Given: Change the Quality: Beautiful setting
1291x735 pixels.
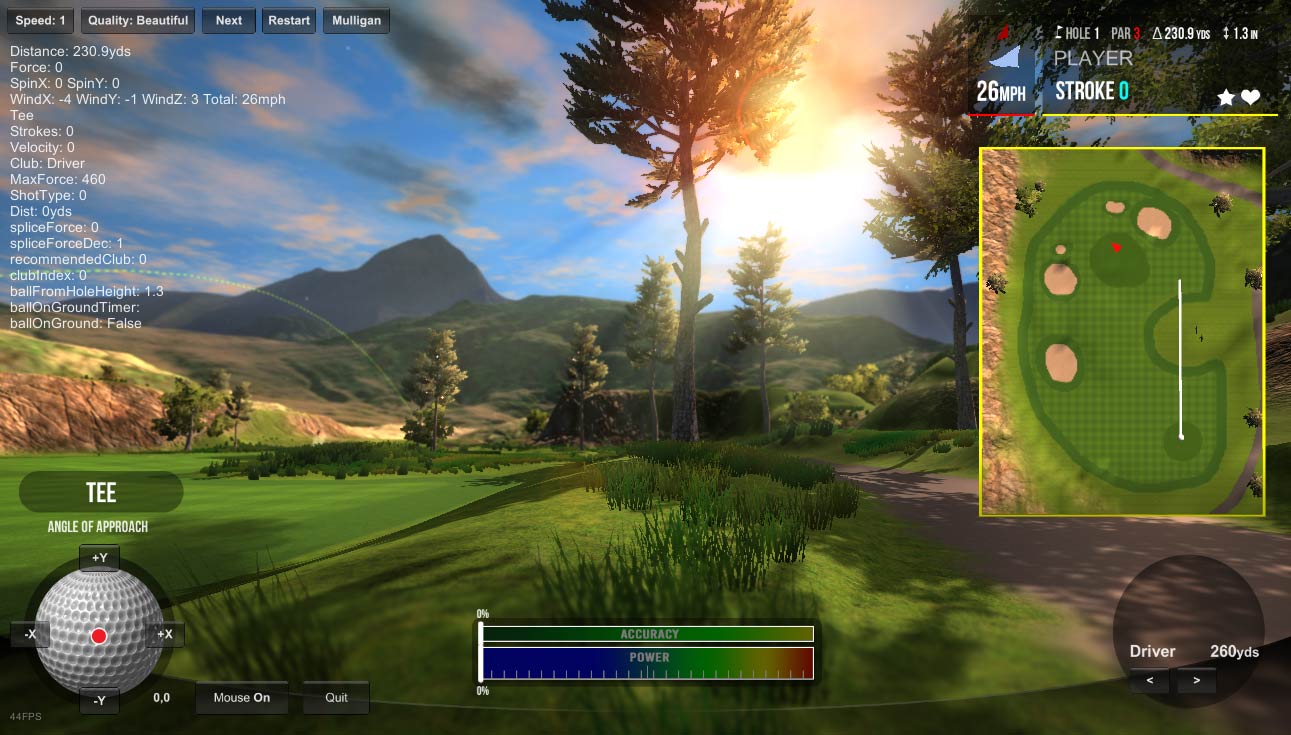Looking at the screenshot, I should coord(138,20).
